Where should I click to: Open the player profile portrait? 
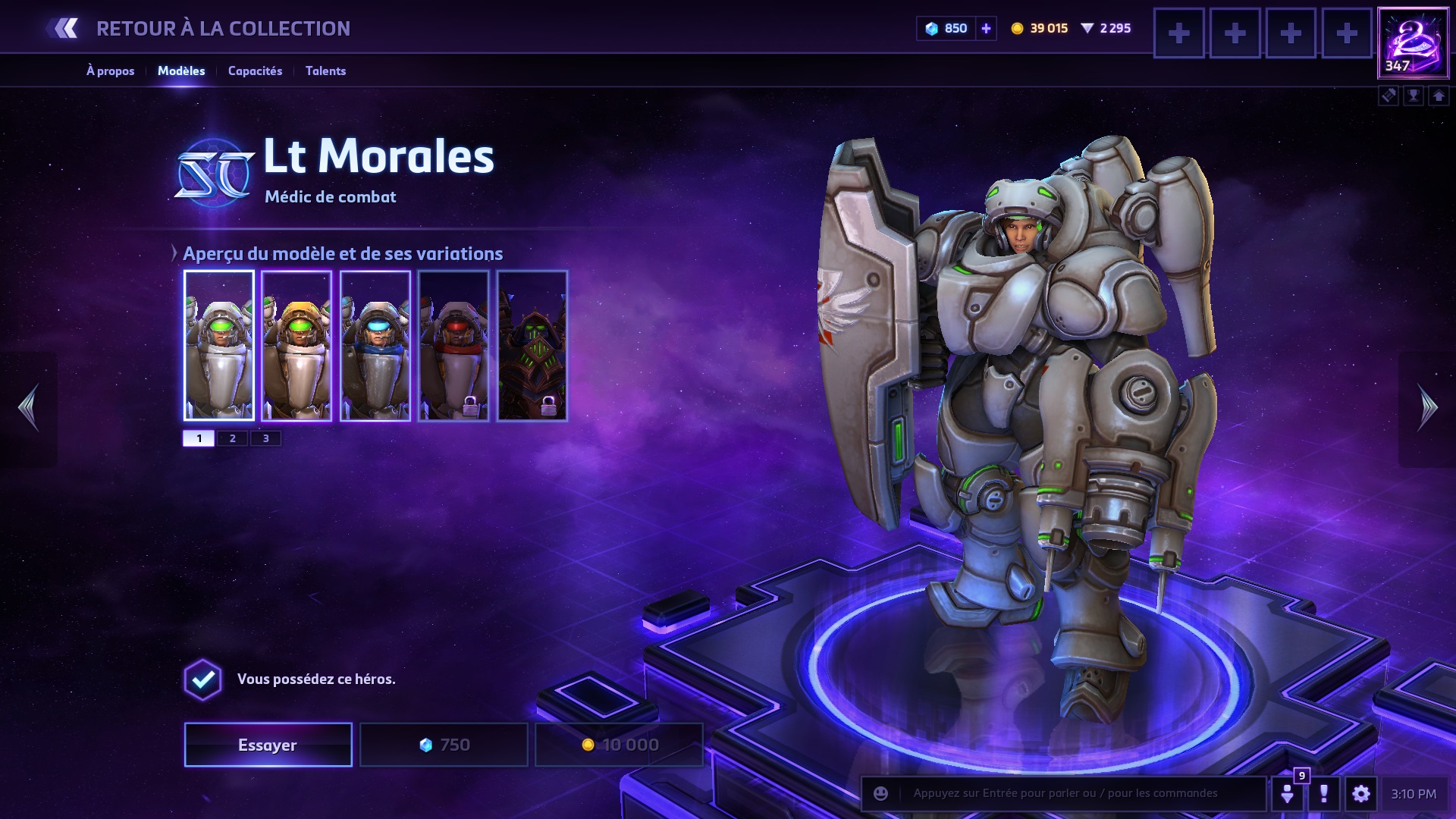coord(1413,42)
